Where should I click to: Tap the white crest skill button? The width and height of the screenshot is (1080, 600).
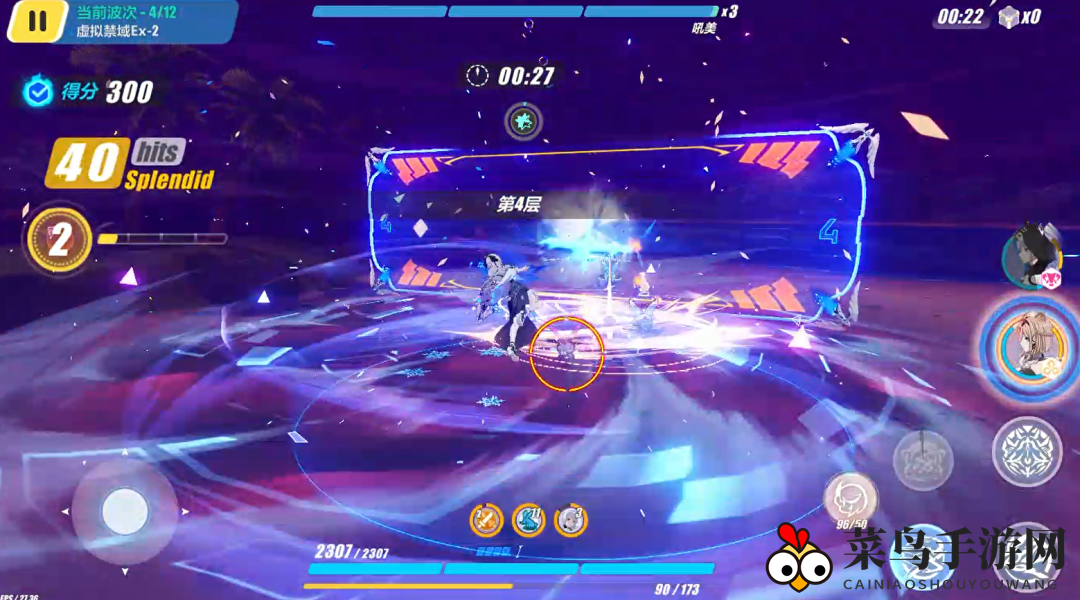coord(1027,452)
